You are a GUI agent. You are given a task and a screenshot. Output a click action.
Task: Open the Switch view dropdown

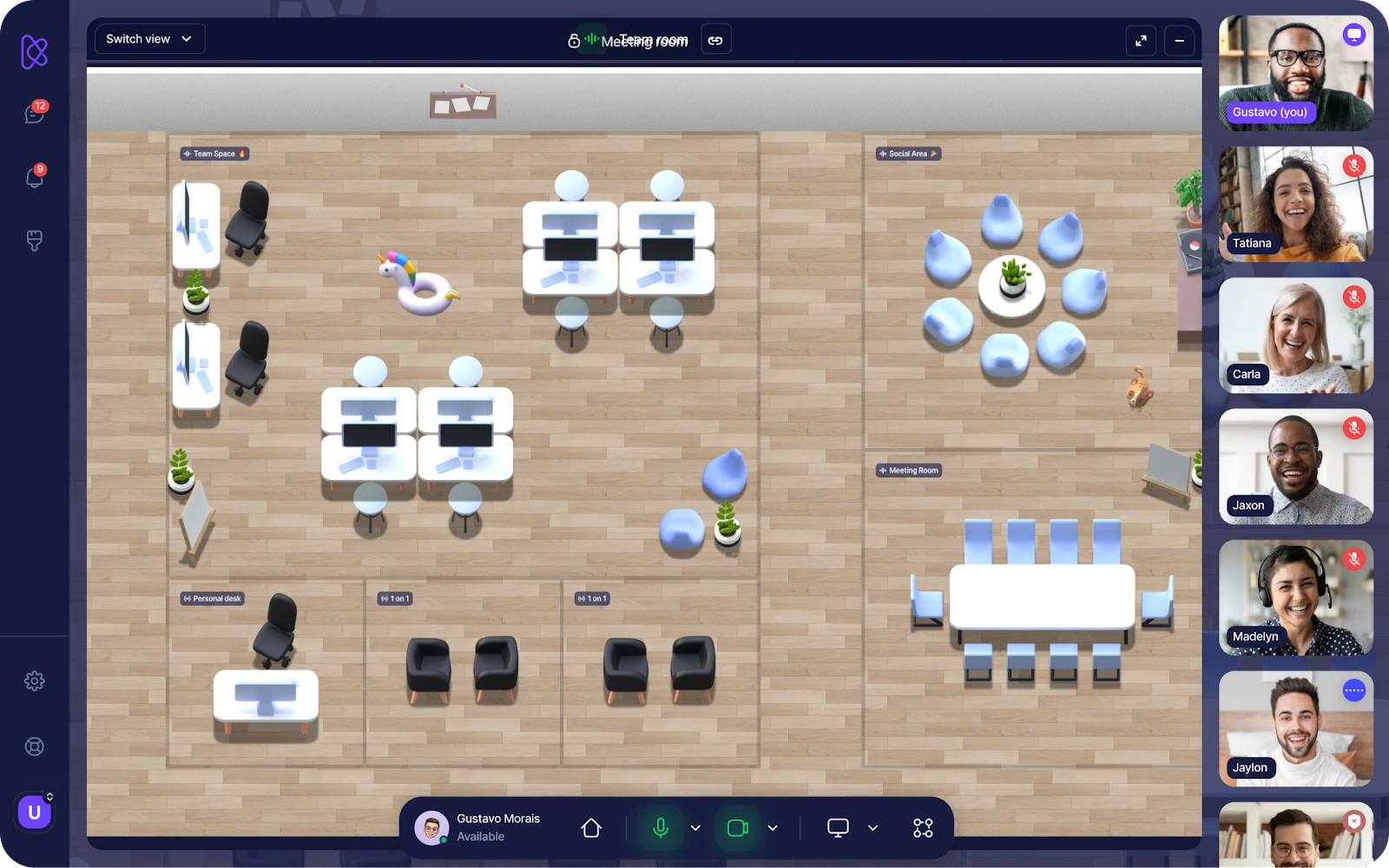pyautogui.click(x=148, y=38)
